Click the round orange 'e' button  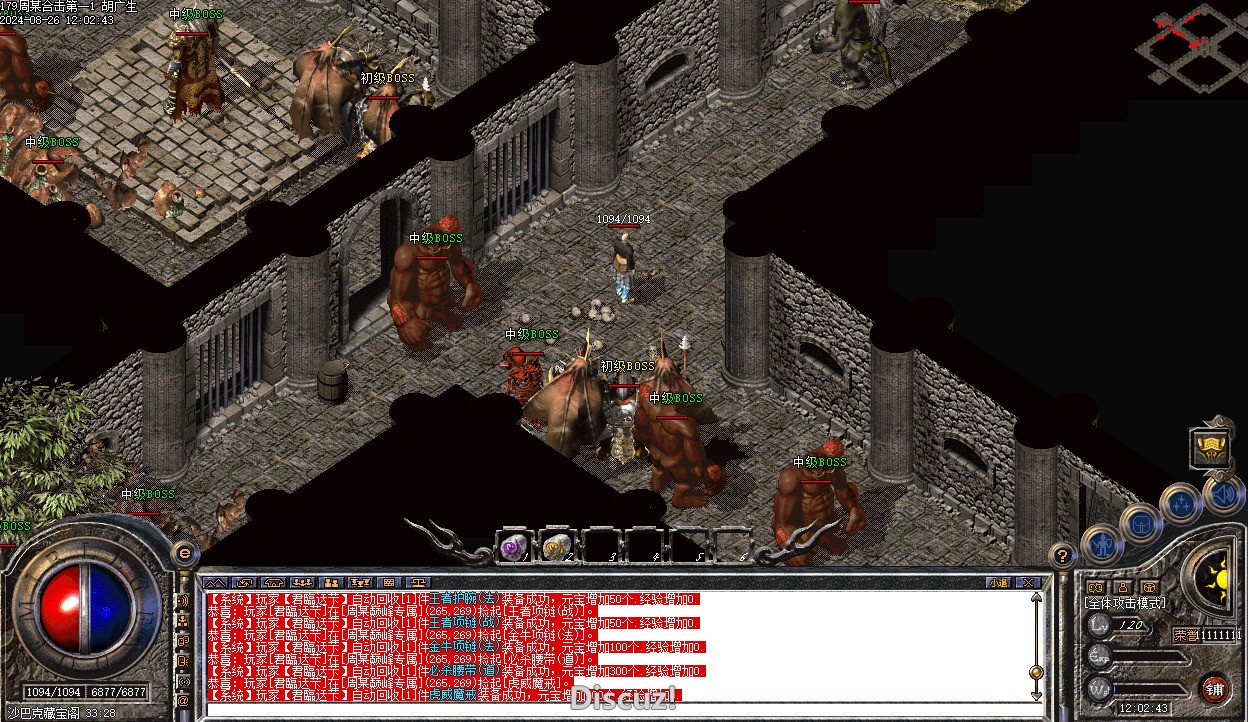point(183,552)
